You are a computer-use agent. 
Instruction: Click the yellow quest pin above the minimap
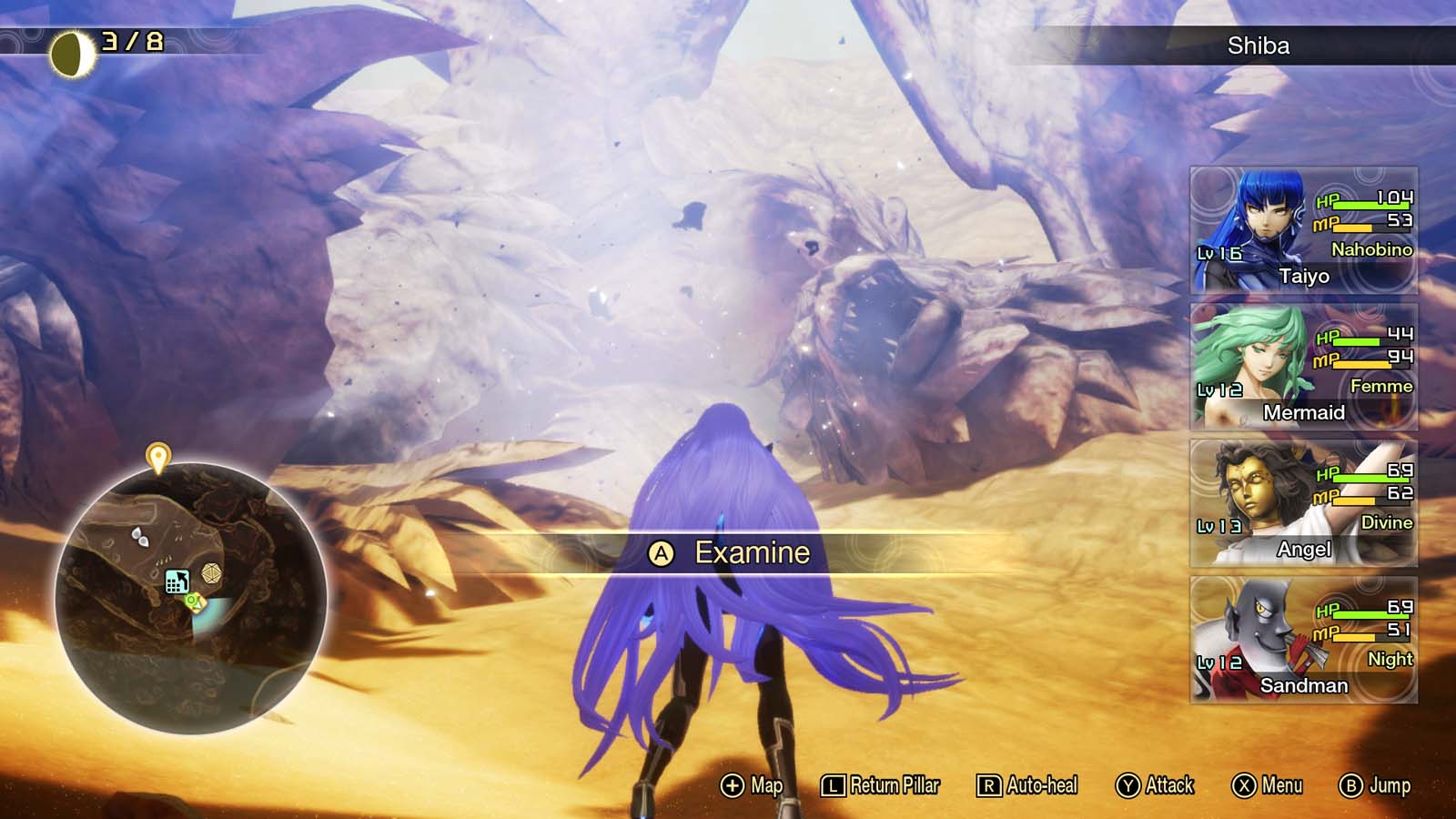pyautogui.click(x=160, y=455)
